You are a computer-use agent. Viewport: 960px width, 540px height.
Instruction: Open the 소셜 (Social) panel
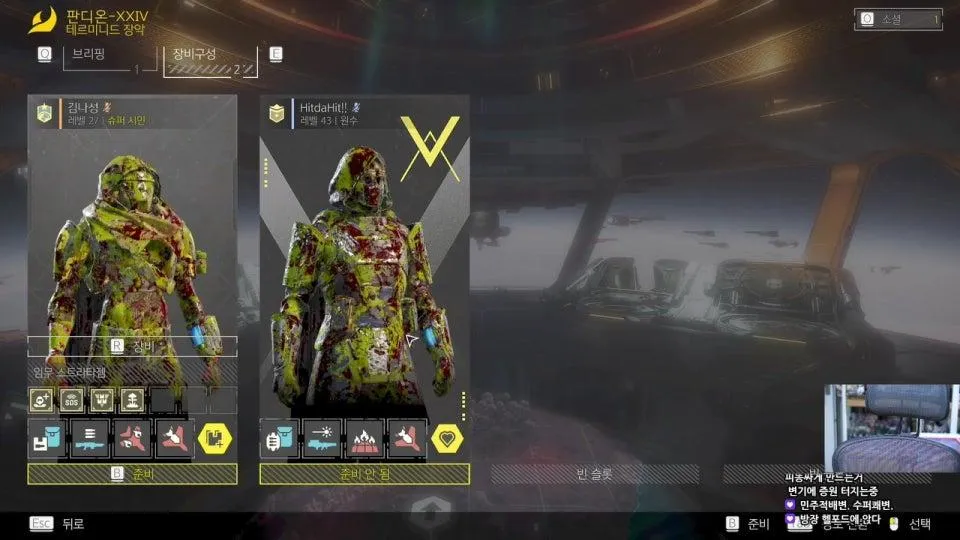tap(898, 19)
